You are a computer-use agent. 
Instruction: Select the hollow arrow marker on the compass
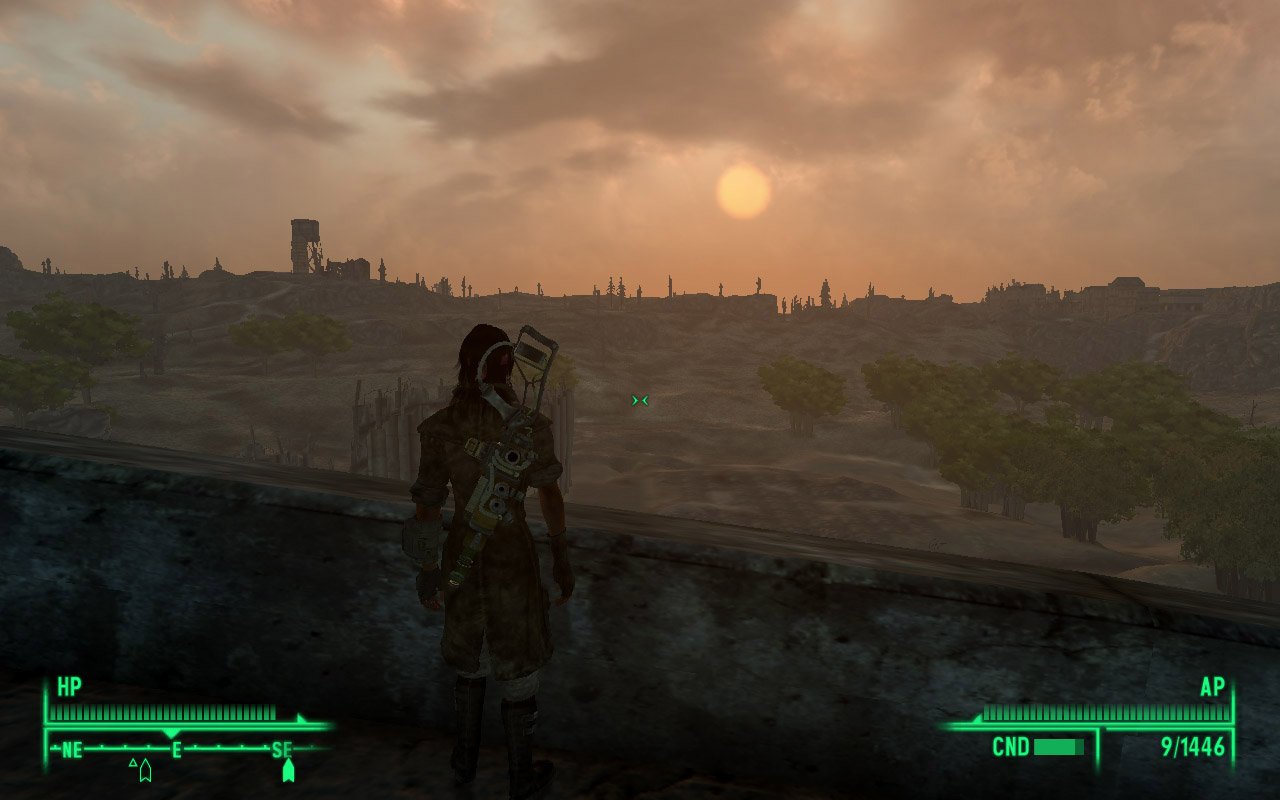click(x=145, y=770)
